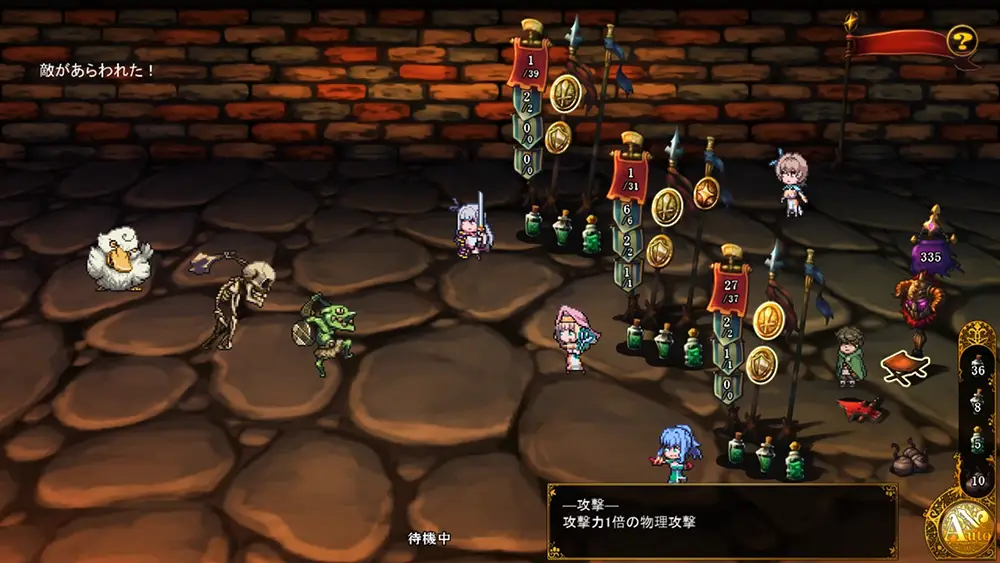1000x563 pixels.
Task: Use the dark flask with count 10
Action: (x=978, y=477)
